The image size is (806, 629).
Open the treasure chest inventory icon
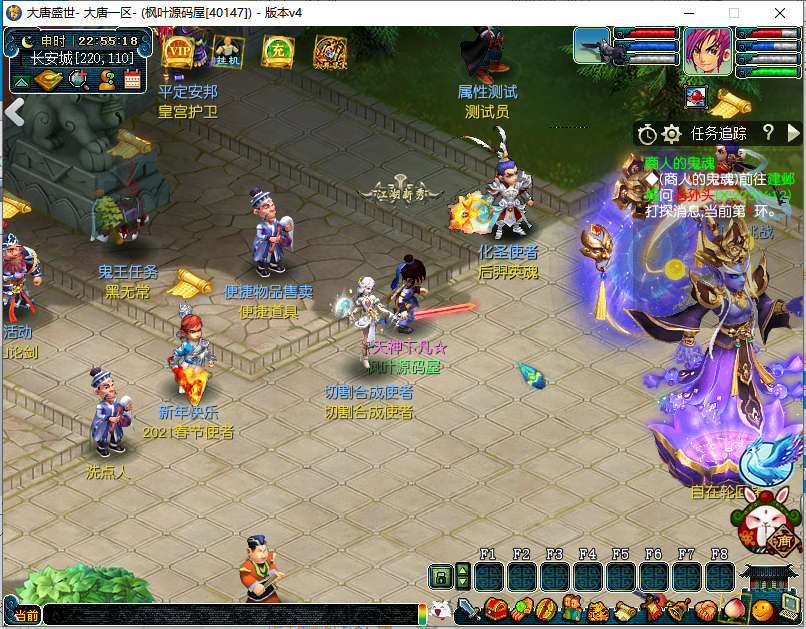click(x=496, y=608)
